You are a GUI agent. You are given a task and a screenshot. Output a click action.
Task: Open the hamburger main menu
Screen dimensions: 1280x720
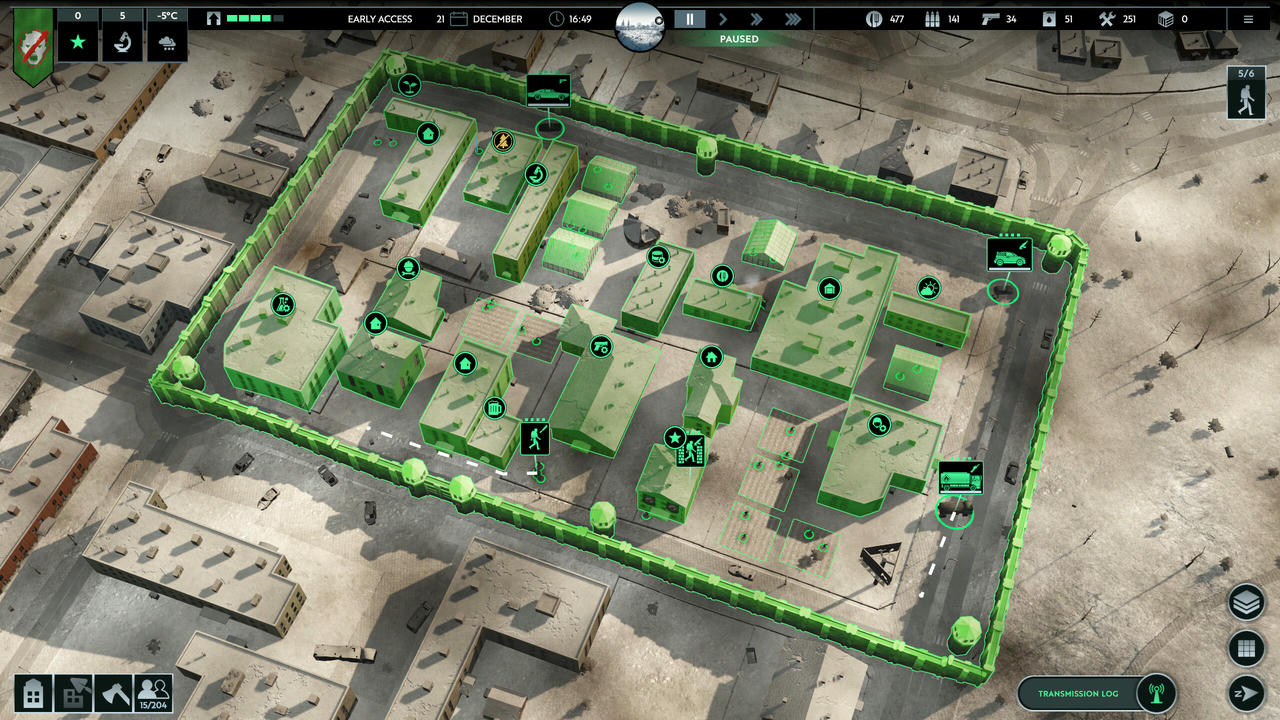tap(1248, 19)
